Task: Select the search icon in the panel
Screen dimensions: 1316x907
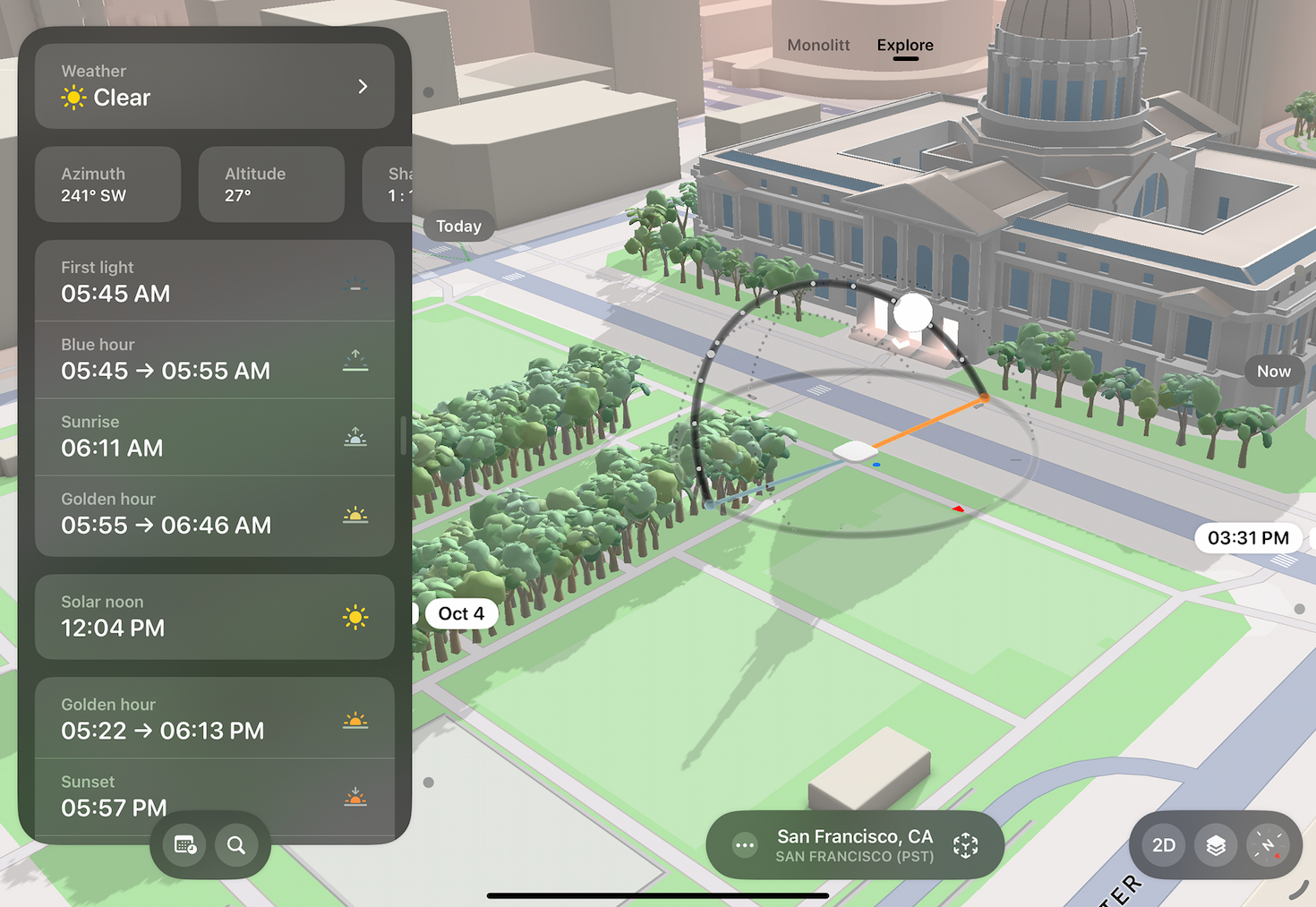Action: pyautogui.click(x=238, y=844)
